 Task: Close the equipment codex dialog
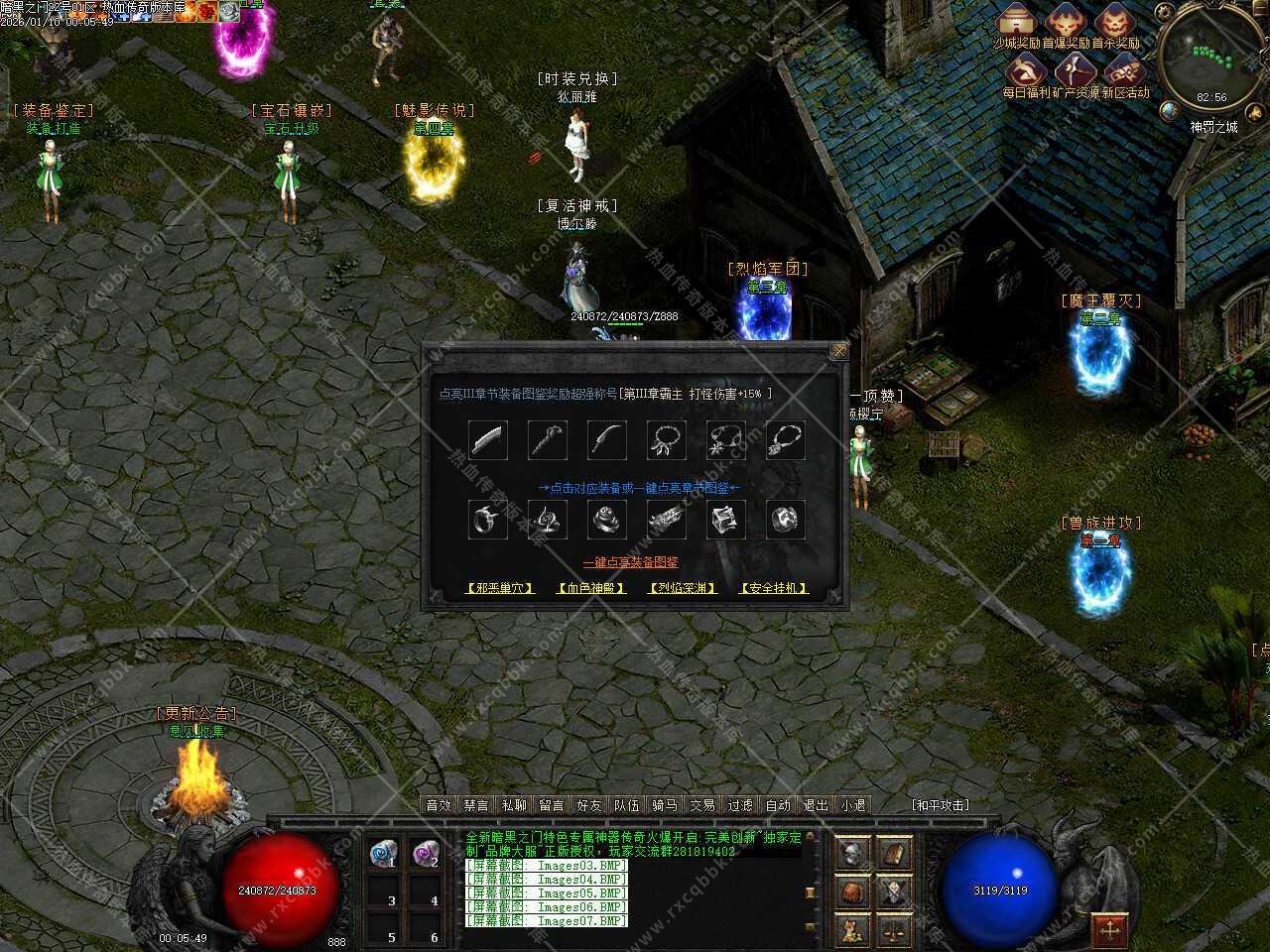839,351
